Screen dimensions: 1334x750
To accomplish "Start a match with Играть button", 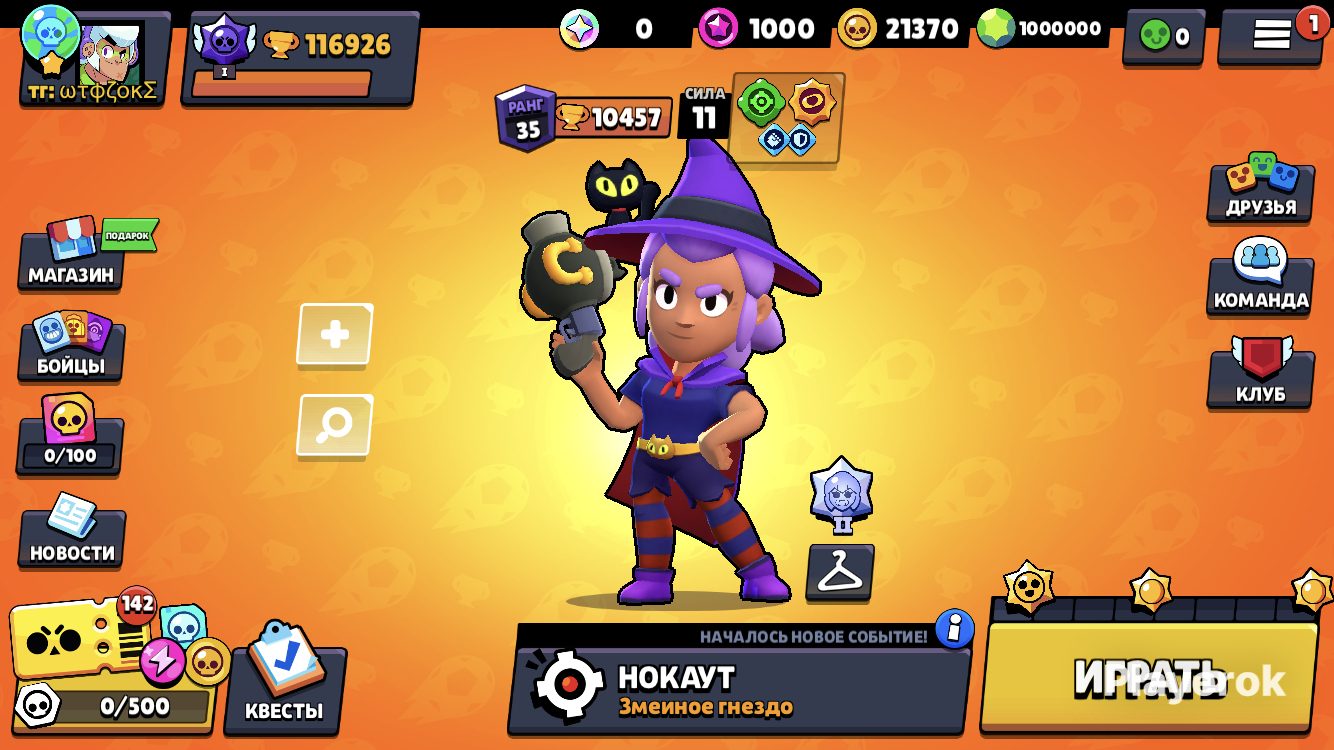I will click(1148, 677).
